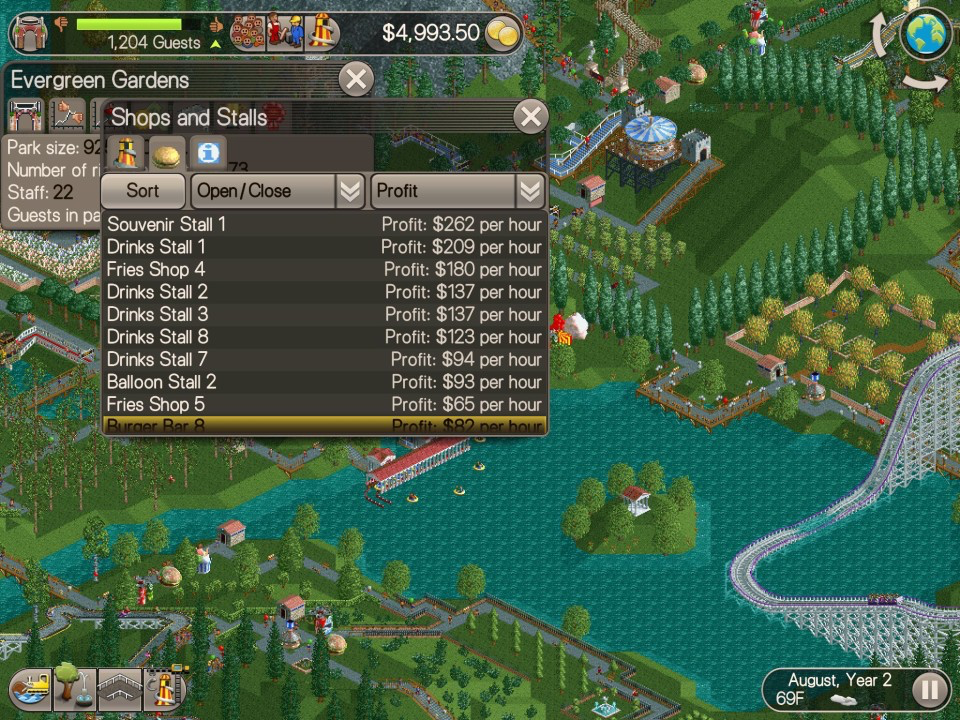This screenshot has width=960, height=720.
Task: Switch to the information kiosk tab
Action: (208, 155)
